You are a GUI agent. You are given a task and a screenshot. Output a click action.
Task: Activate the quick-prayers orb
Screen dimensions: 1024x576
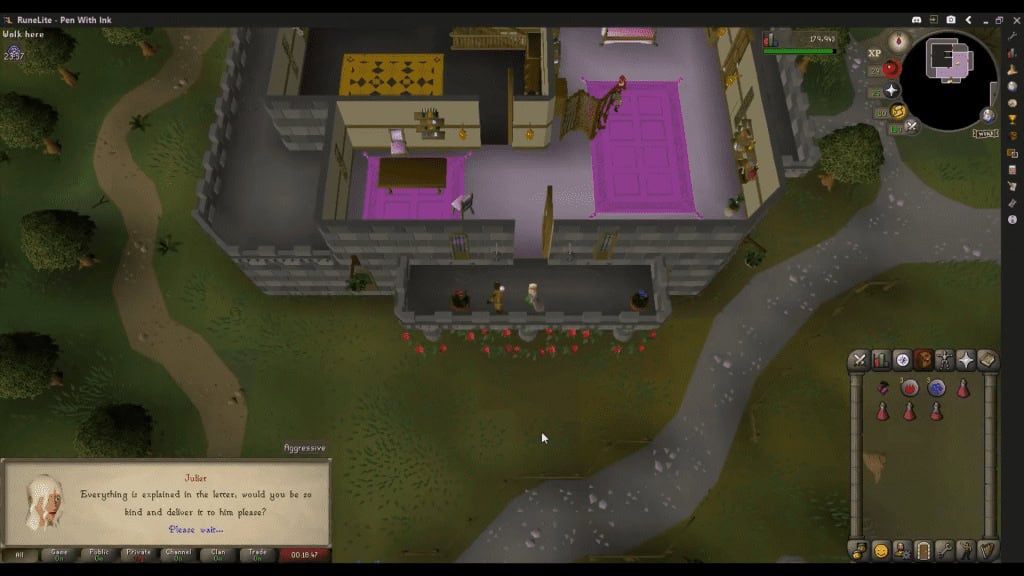tap(891, 90)
